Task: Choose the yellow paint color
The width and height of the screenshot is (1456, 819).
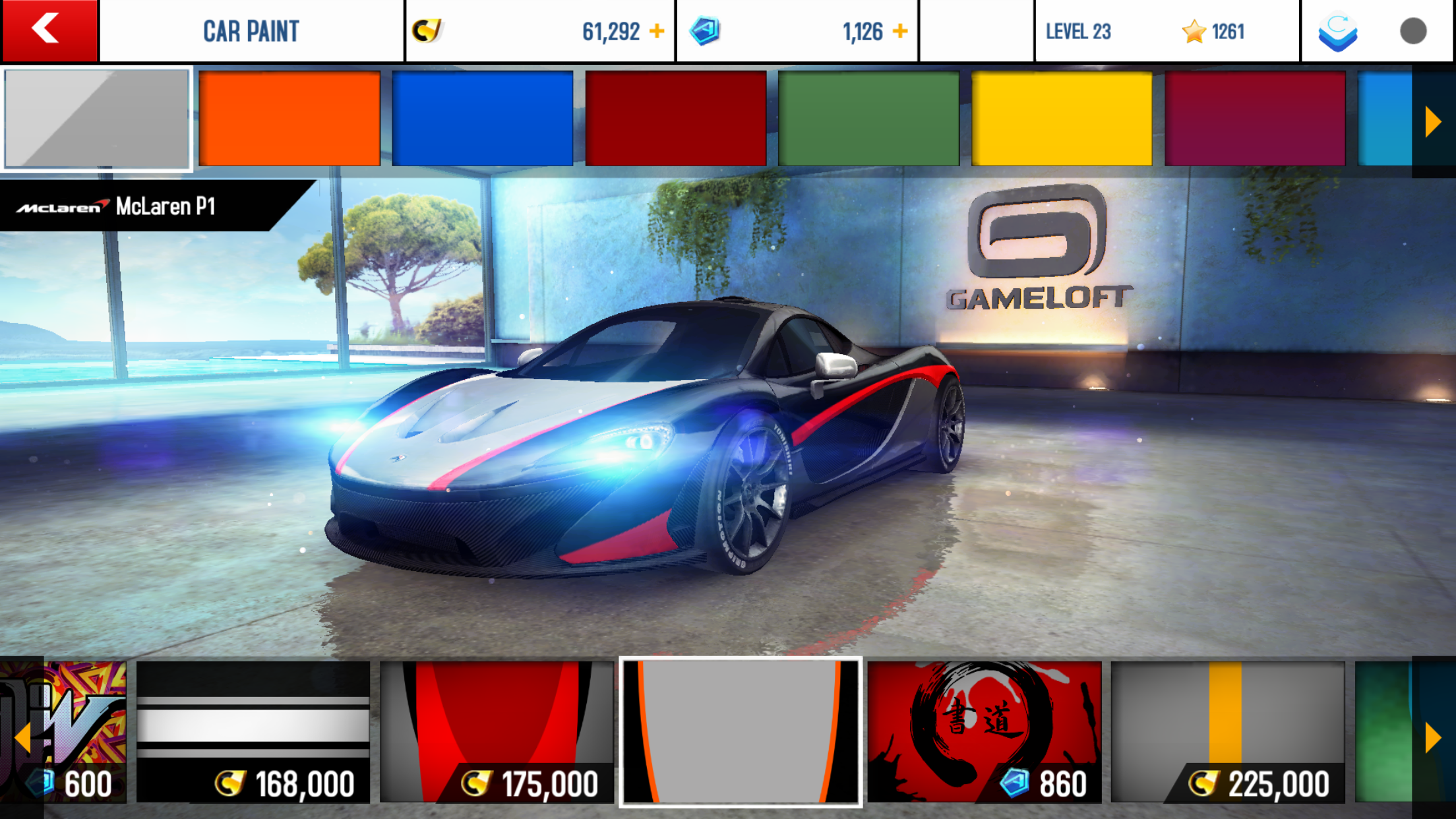Action: (x=1062, y=119)
